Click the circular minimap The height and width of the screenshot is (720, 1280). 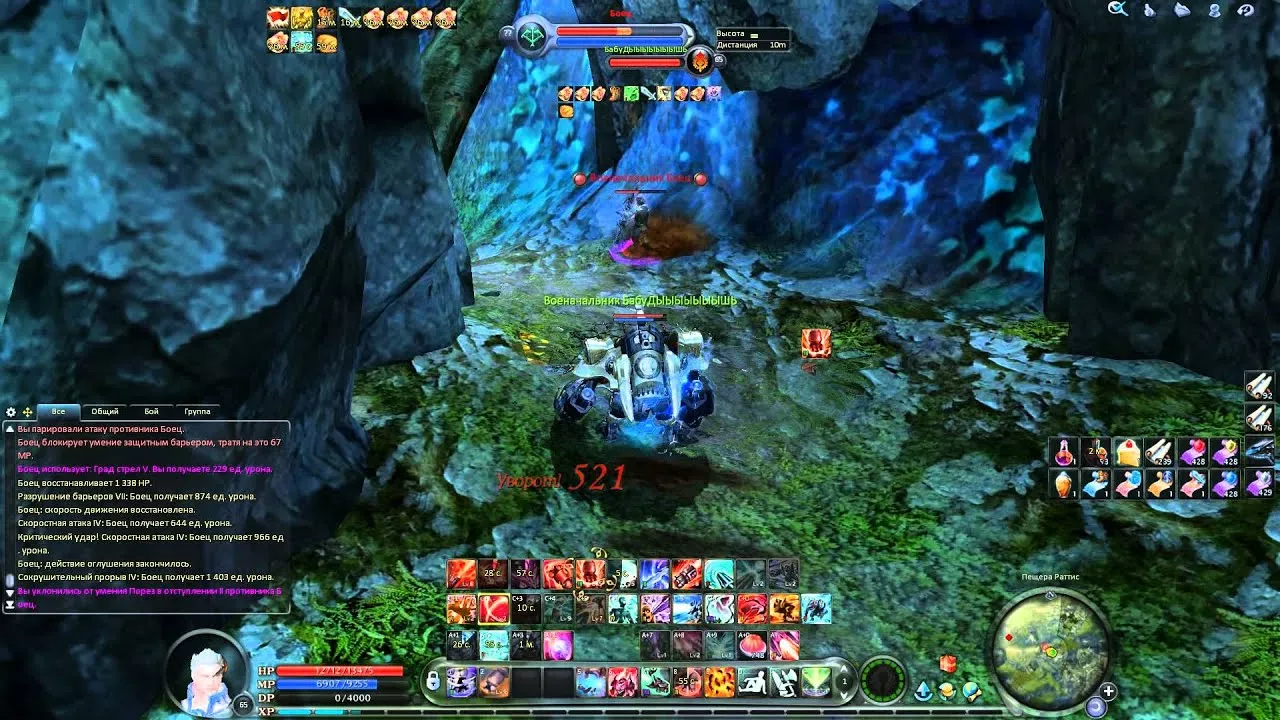(1050, 643)
